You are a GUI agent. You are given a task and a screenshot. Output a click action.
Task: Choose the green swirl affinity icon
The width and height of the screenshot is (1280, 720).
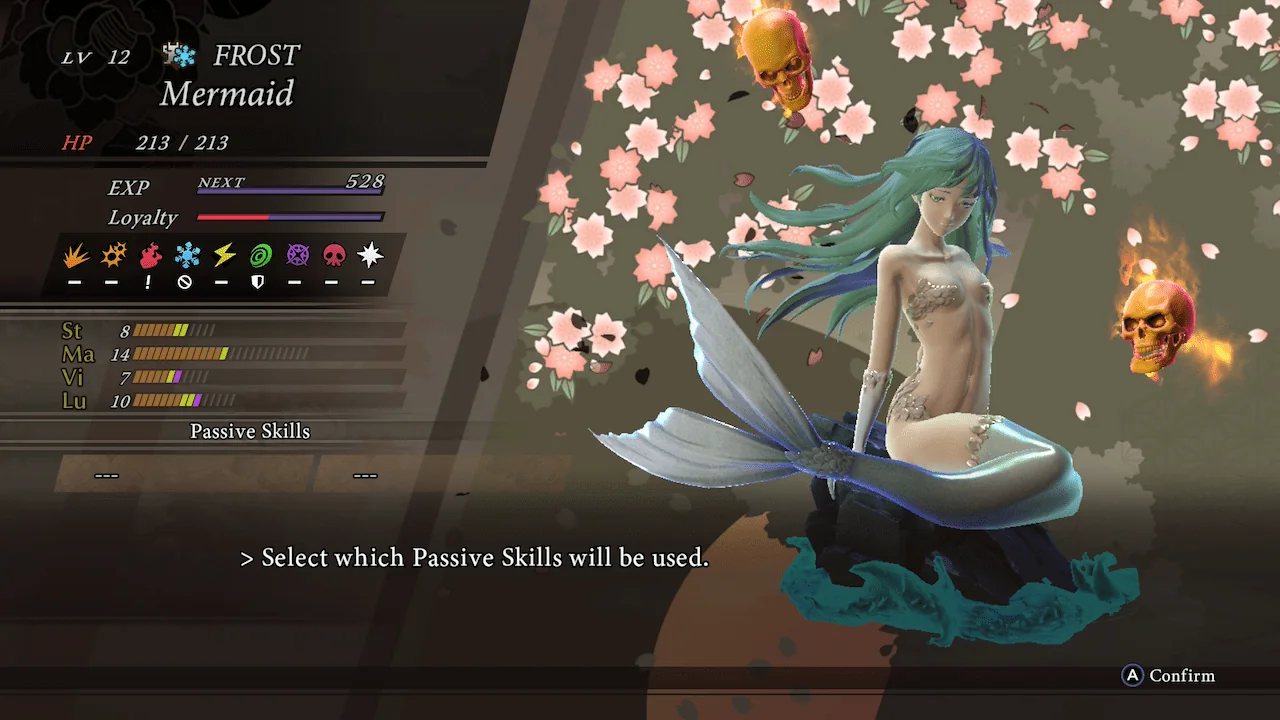coord(260,256)
